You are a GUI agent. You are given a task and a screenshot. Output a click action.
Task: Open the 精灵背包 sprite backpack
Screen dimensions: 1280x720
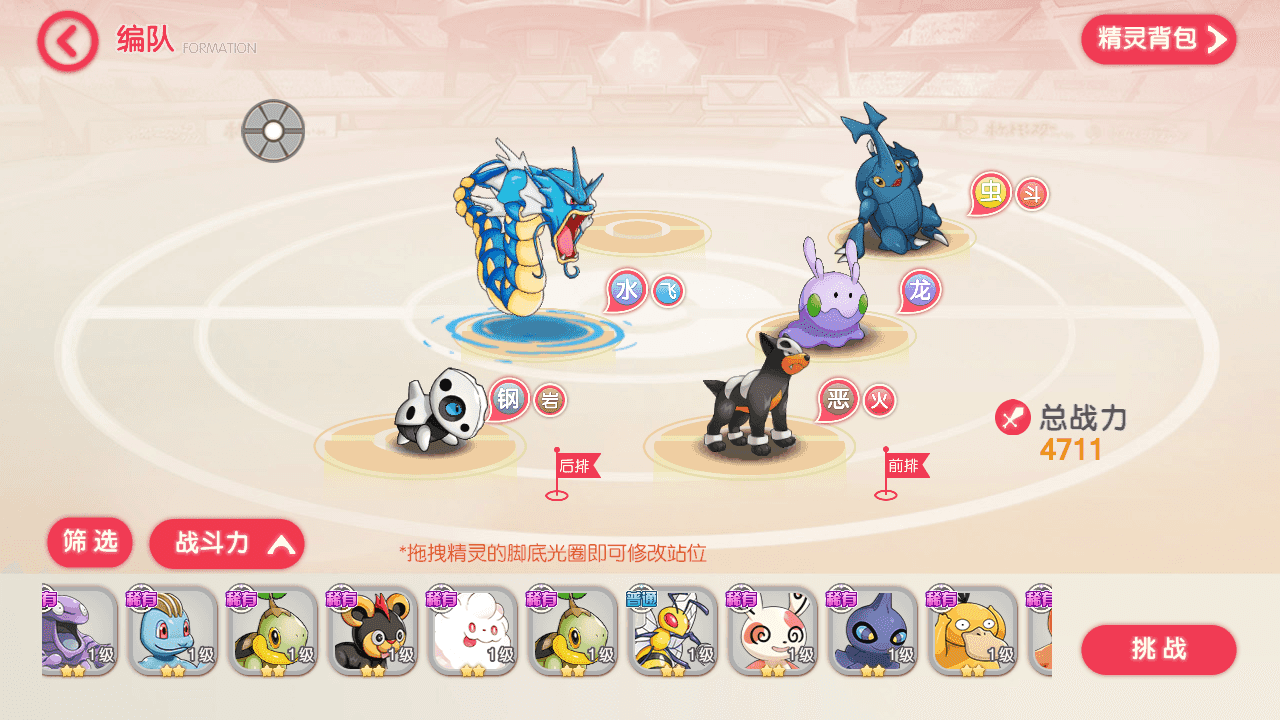pyautogui.click(x=1156, y=40)
